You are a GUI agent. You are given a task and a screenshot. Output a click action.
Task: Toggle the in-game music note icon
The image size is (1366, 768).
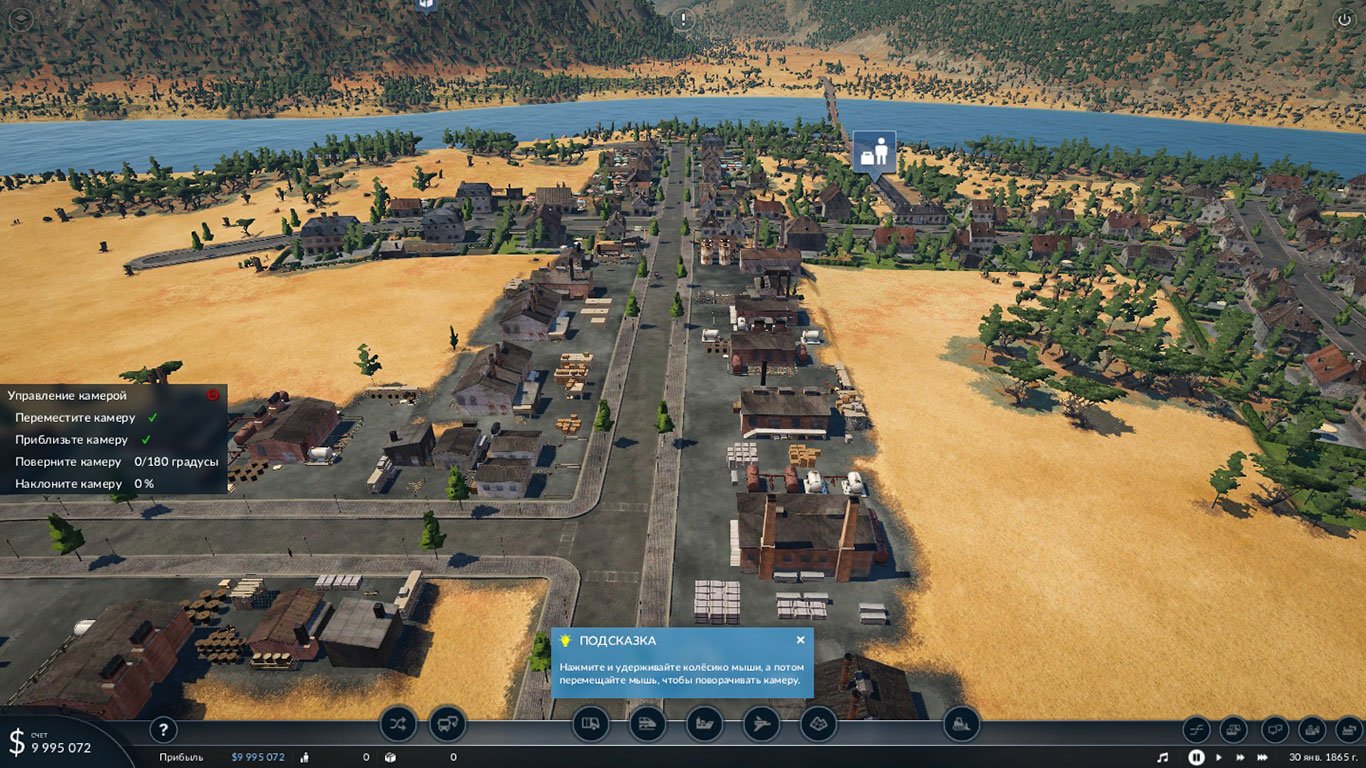1163,757
